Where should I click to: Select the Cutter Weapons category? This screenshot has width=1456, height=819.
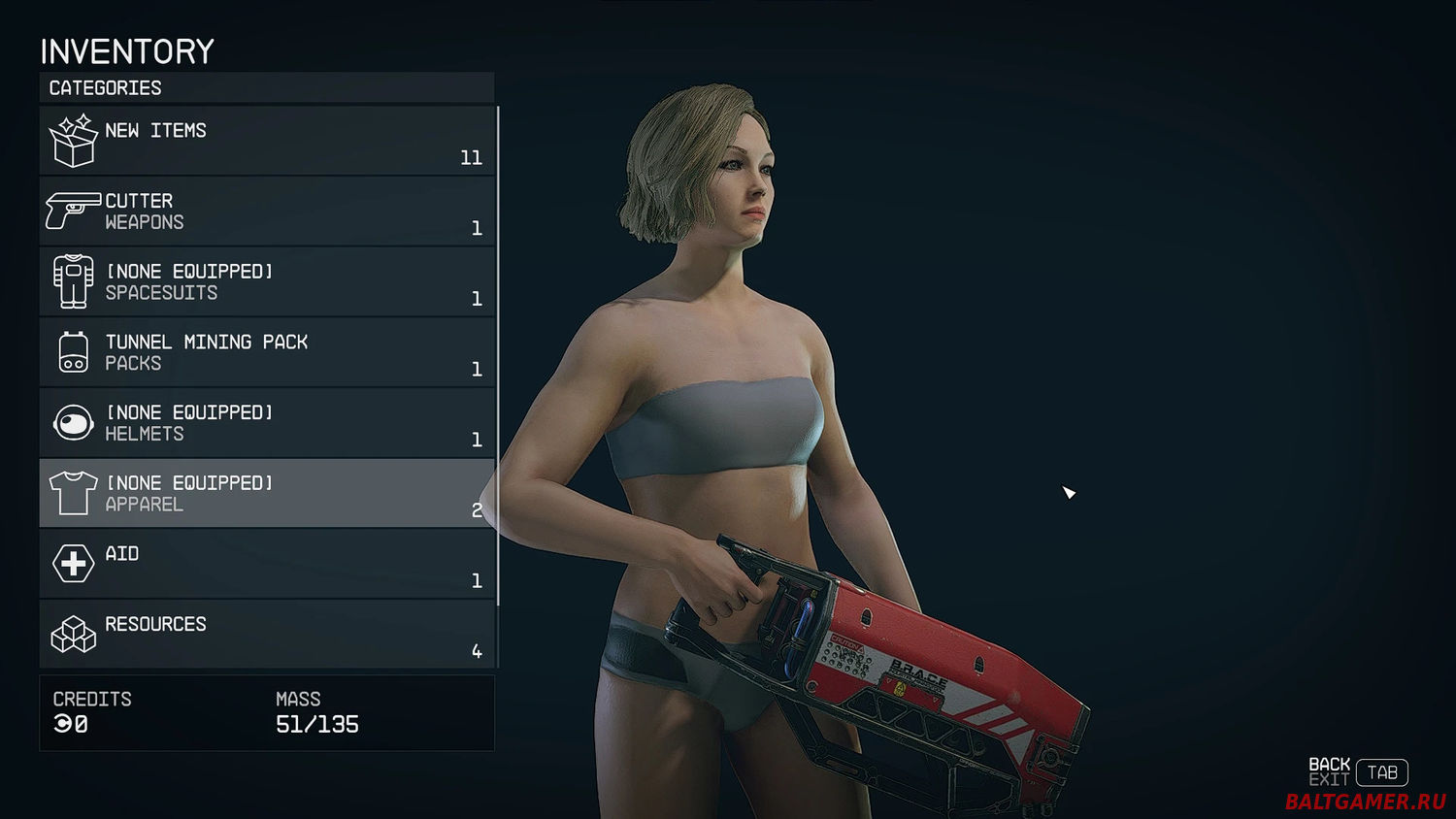[267, 212]
